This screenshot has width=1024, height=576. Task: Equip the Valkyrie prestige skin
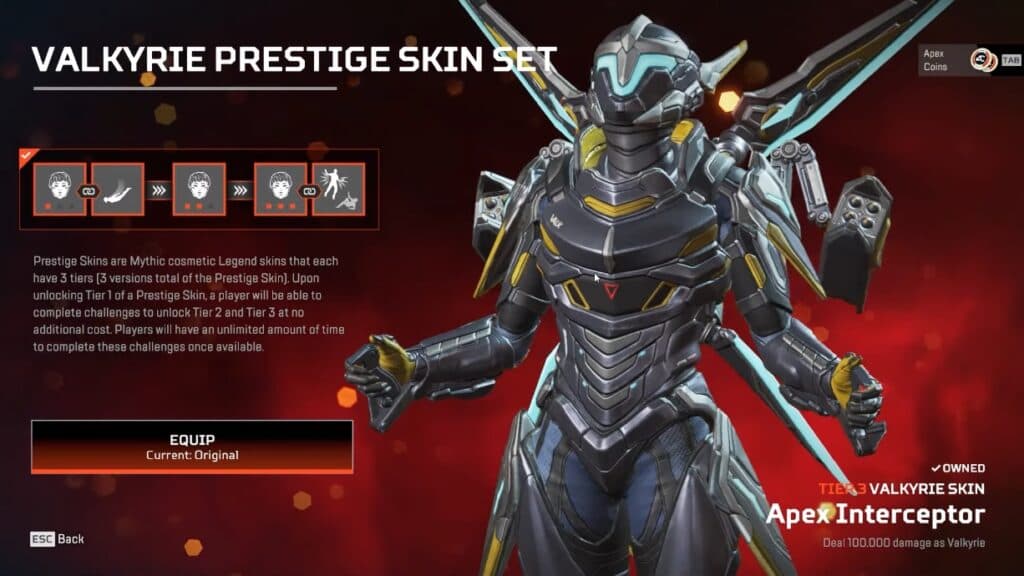[192, 446]
